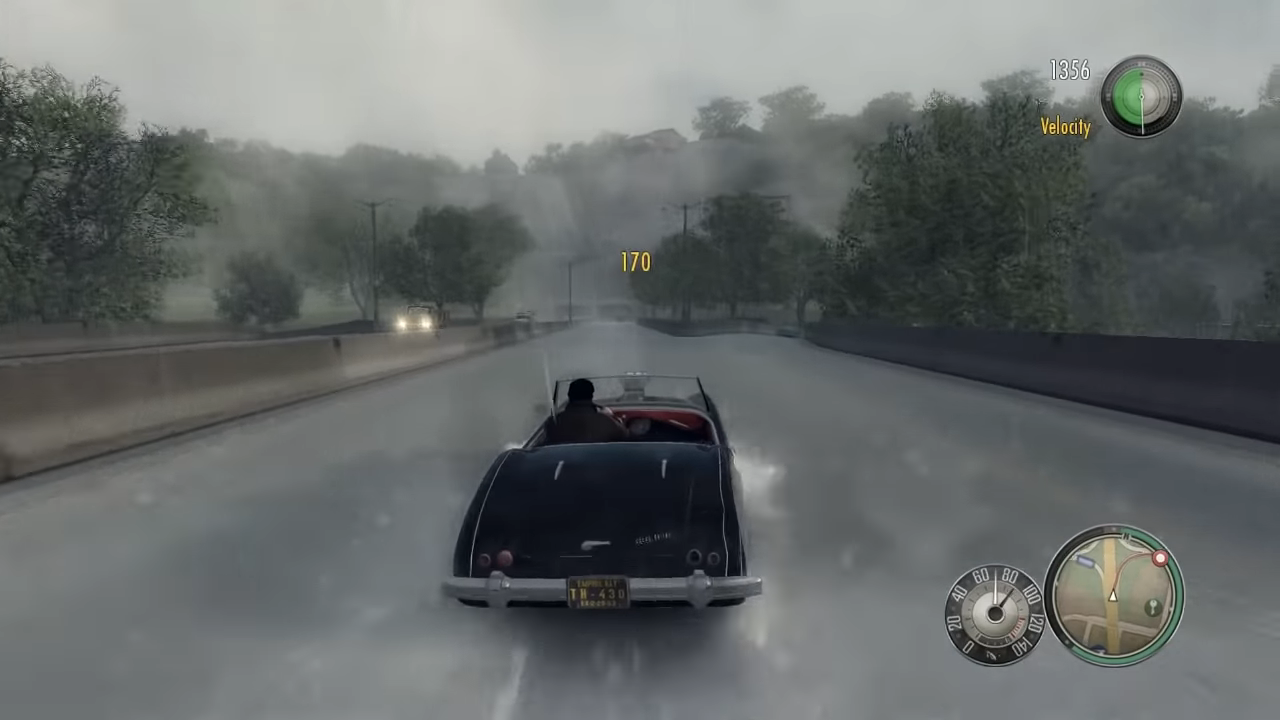
Task: Expand the Velocity gauge display
Action: coord(1141,95)
